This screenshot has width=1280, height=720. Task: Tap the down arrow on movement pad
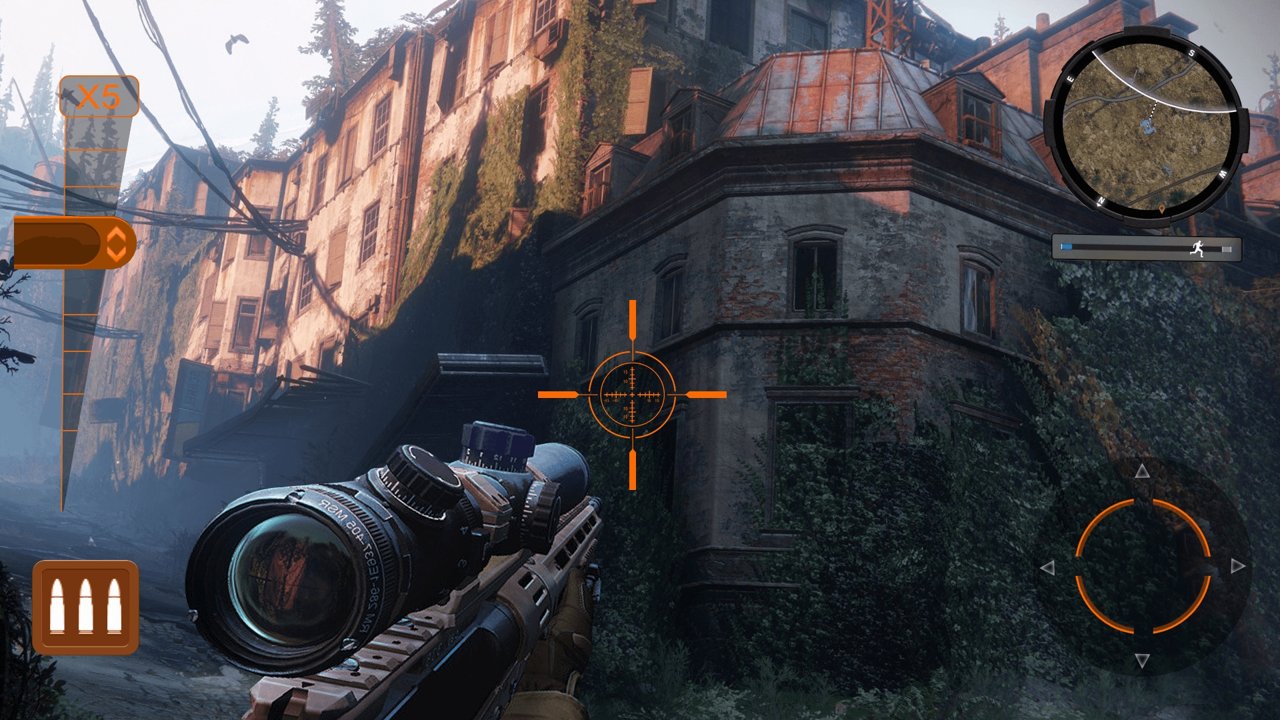pyautogui.click(x=1143, y=660)
